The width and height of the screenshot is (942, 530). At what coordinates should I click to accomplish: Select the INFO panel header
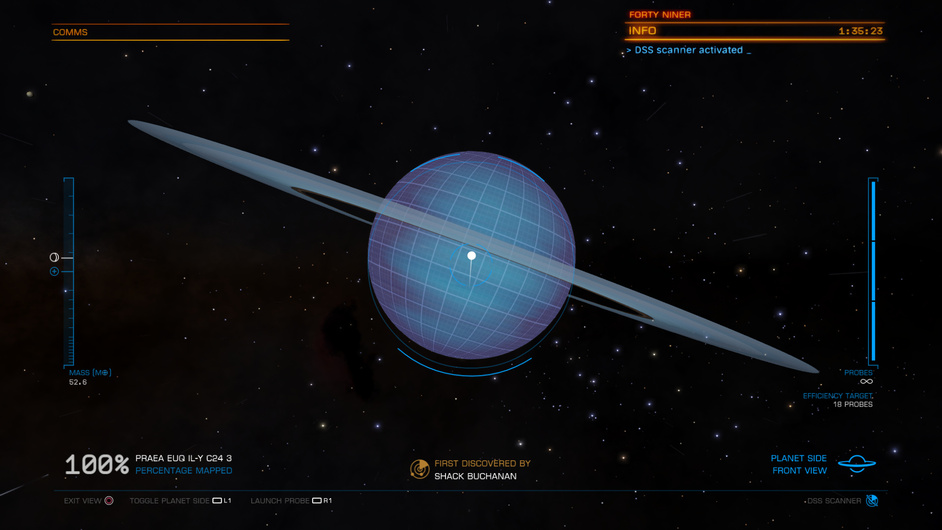pyautogui.click(x=643, y=31)
